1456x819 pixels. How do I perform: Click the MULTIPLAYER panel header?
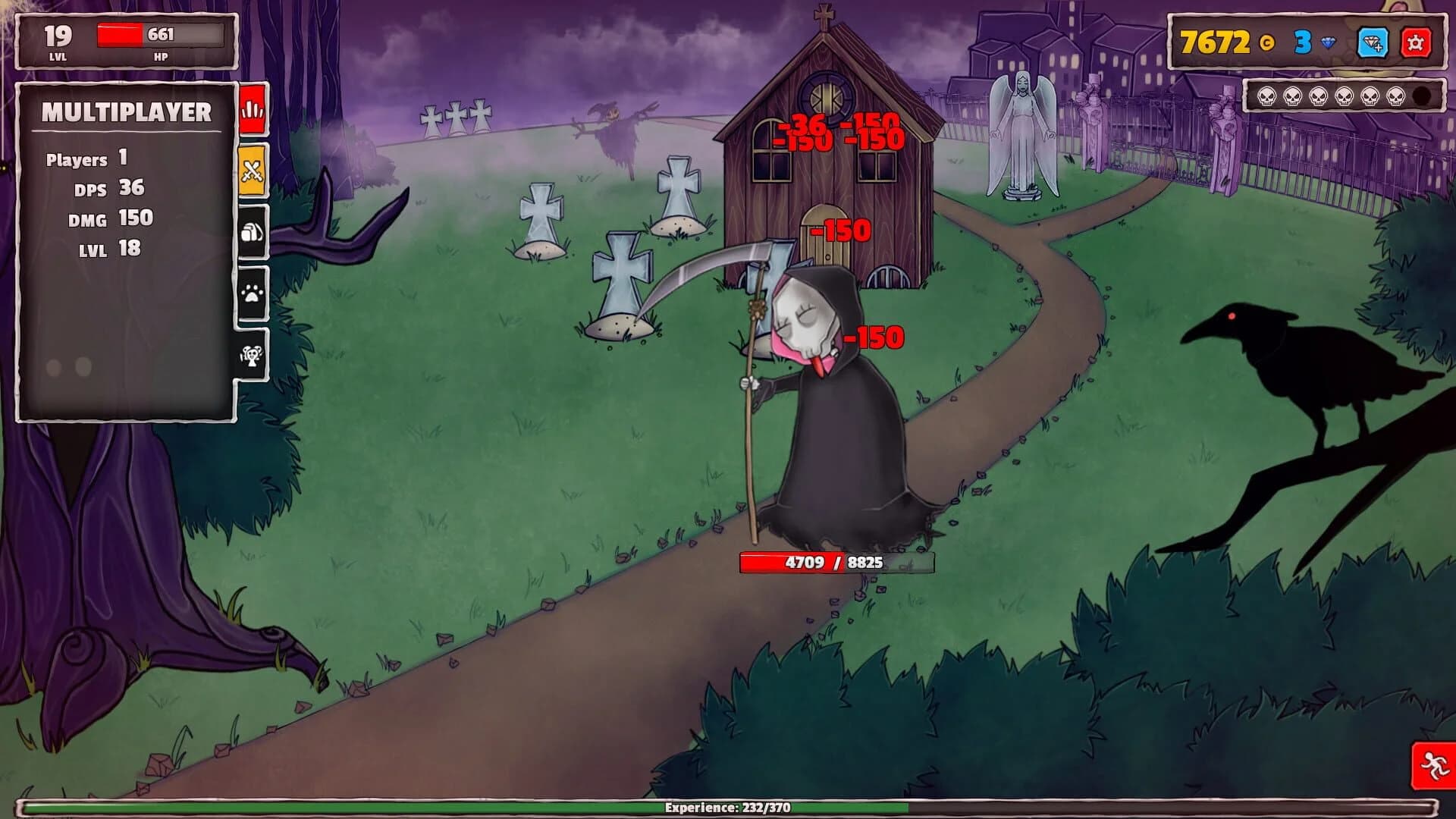(126, 112)
